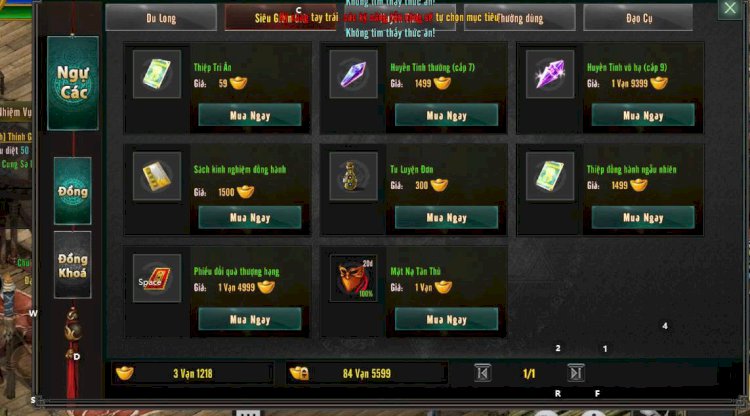Viewport: 750px width, 416px height.
Task: Buy Thiệp đồng hành ngẫu nhiên
Action: coord(642,217)
